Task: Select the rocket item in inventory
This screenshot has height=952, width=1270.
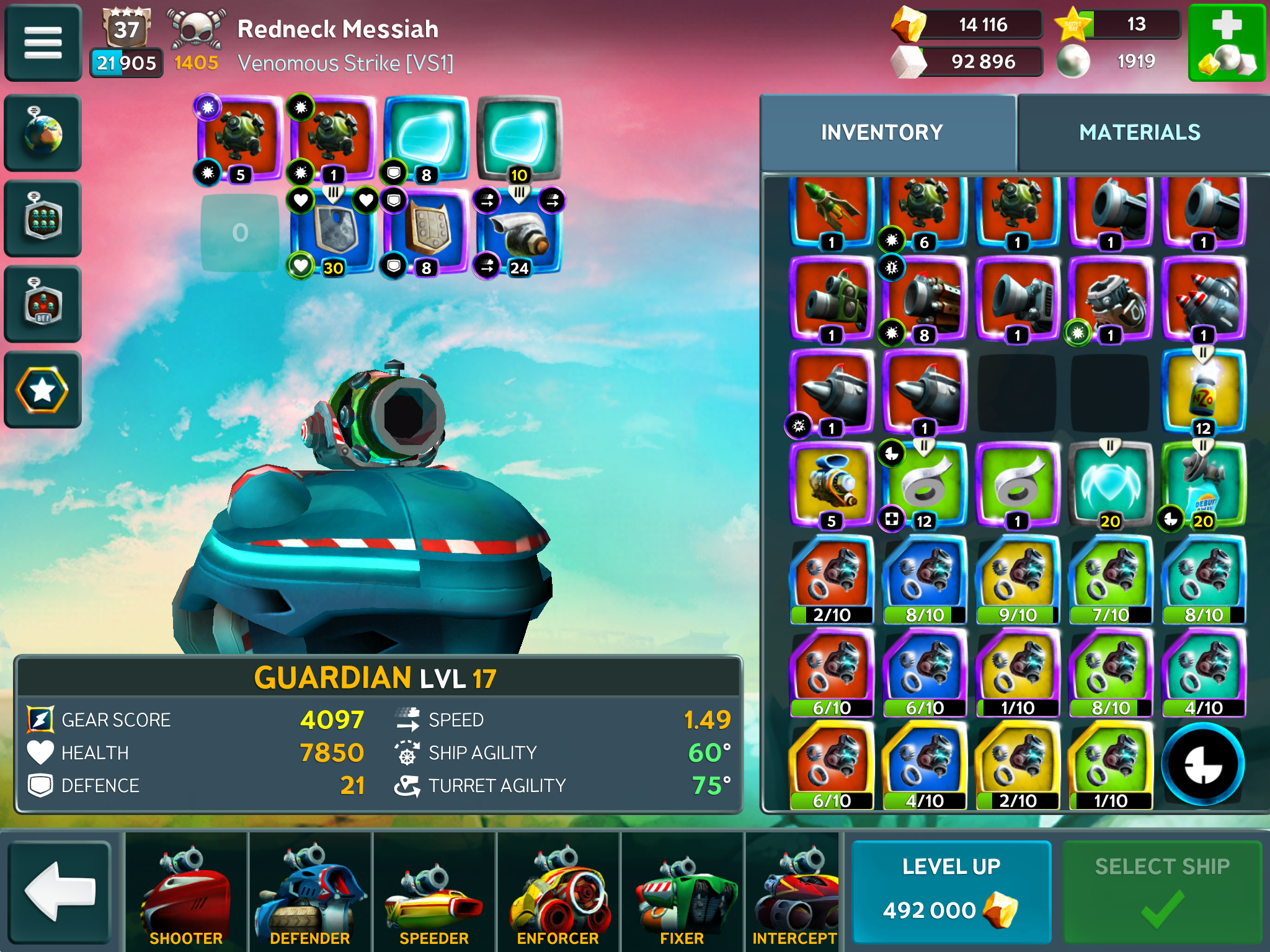Action: (x=831, y=211)
